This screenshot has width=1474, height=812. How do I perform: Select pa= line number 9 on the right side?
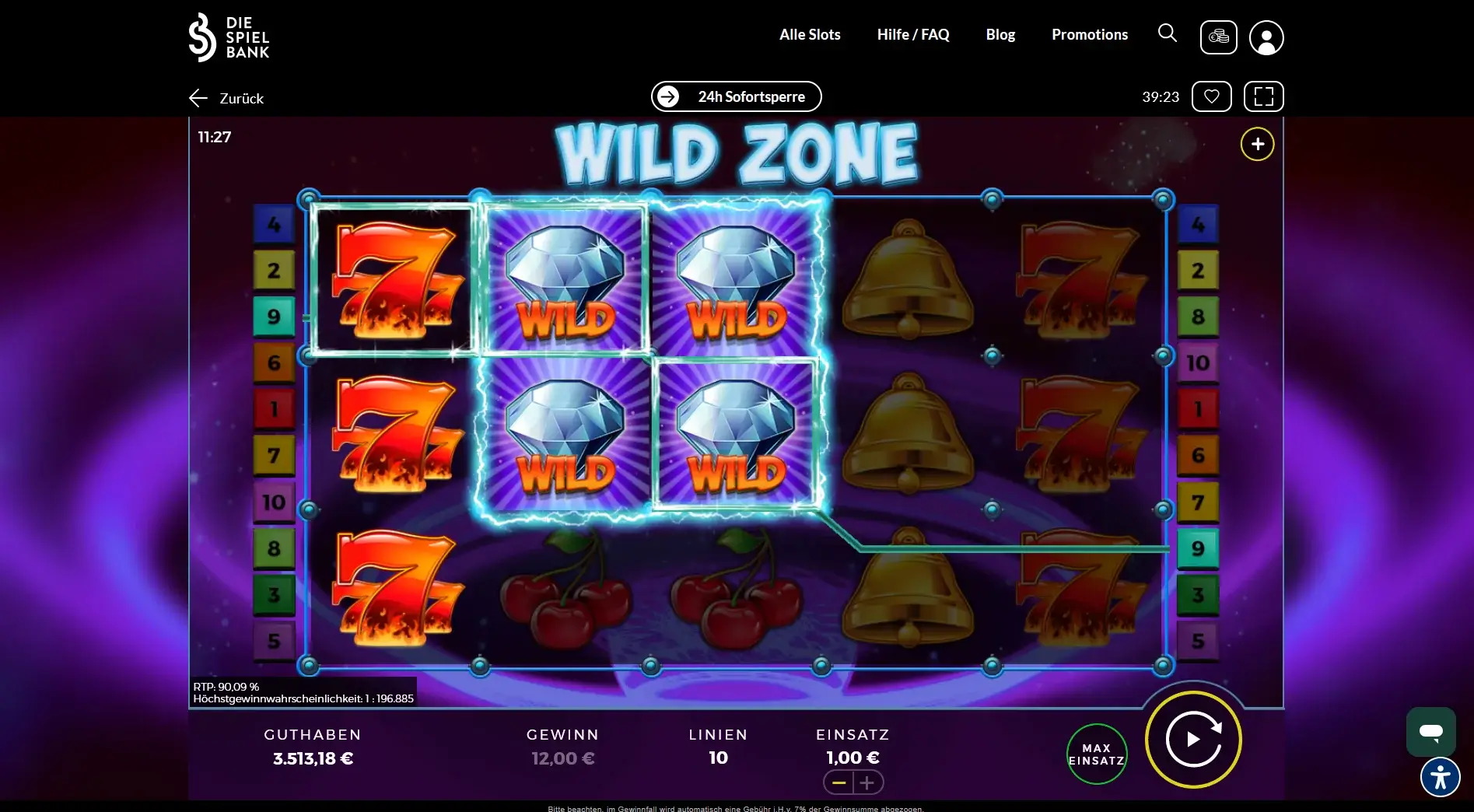pyautogui.click(x=1199, y=548)
